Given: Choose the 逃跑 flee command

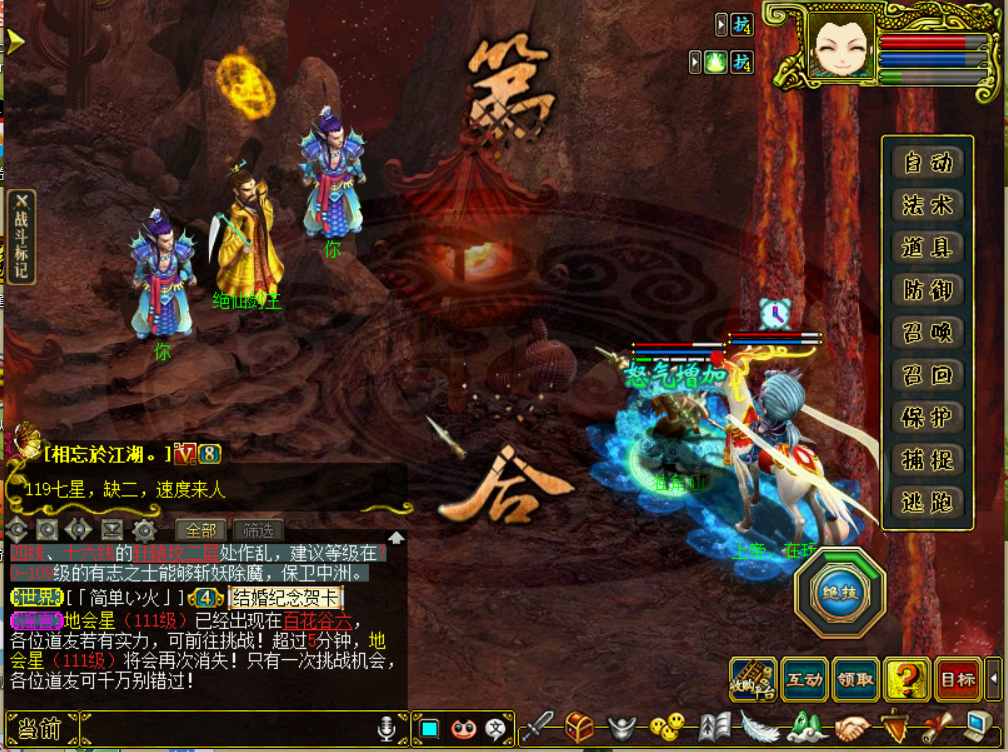Looking at the screenshot, I should tap(927, 502).
